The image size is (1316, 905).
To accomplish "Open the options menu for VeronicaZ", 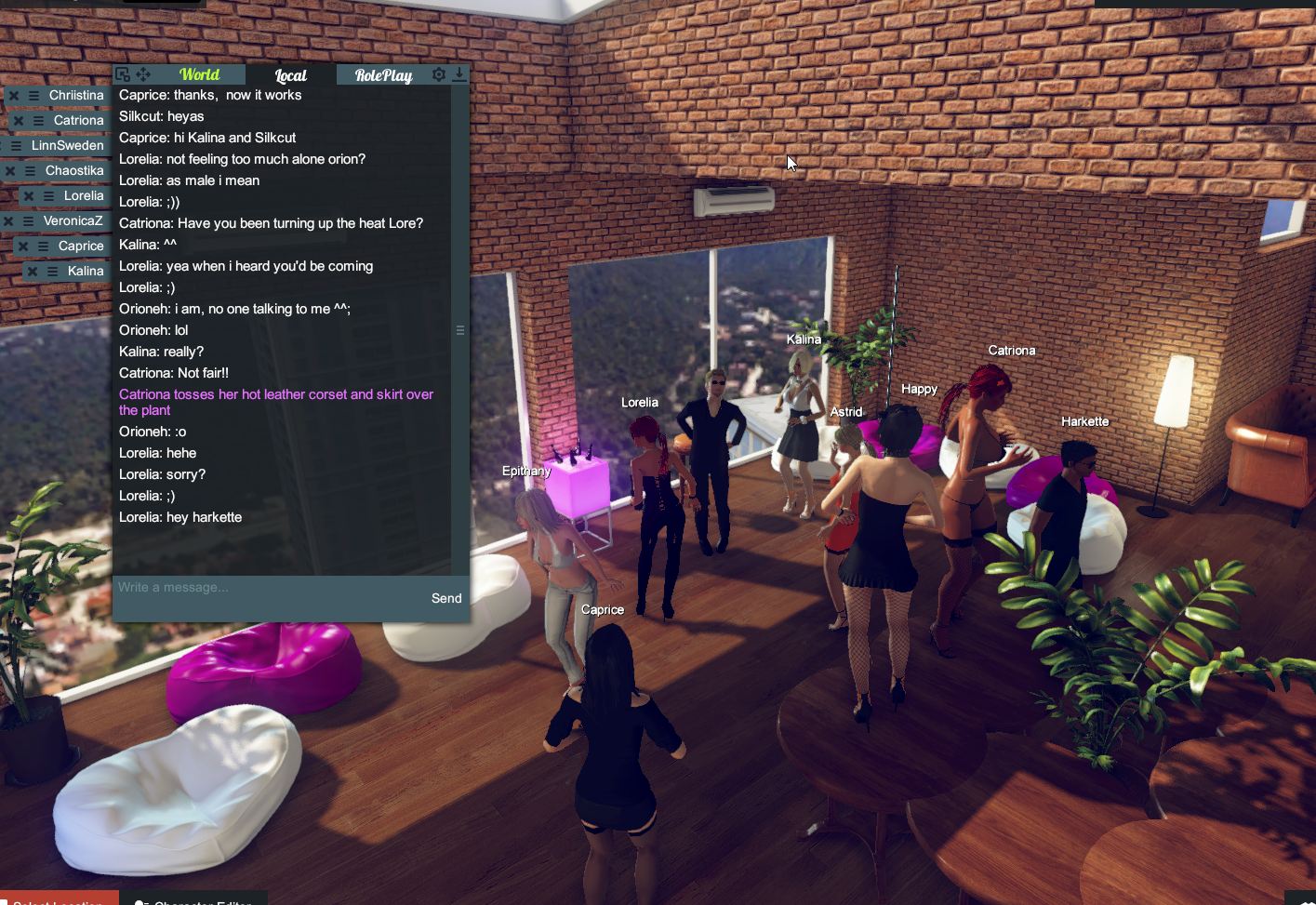I will point(27,221).
